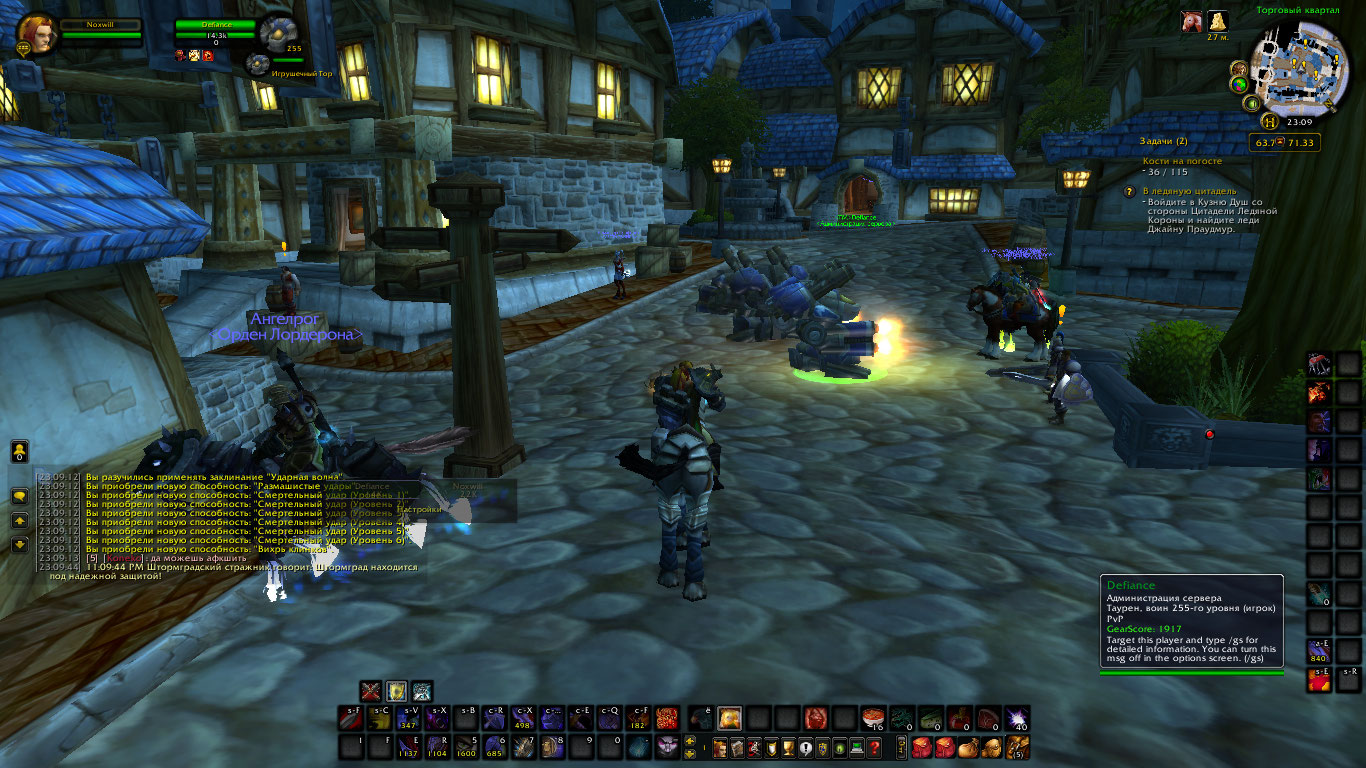The height and width of the screenshot is (768, 1366).
Task: Click the gold H button below minimap
Action: 1269,123
